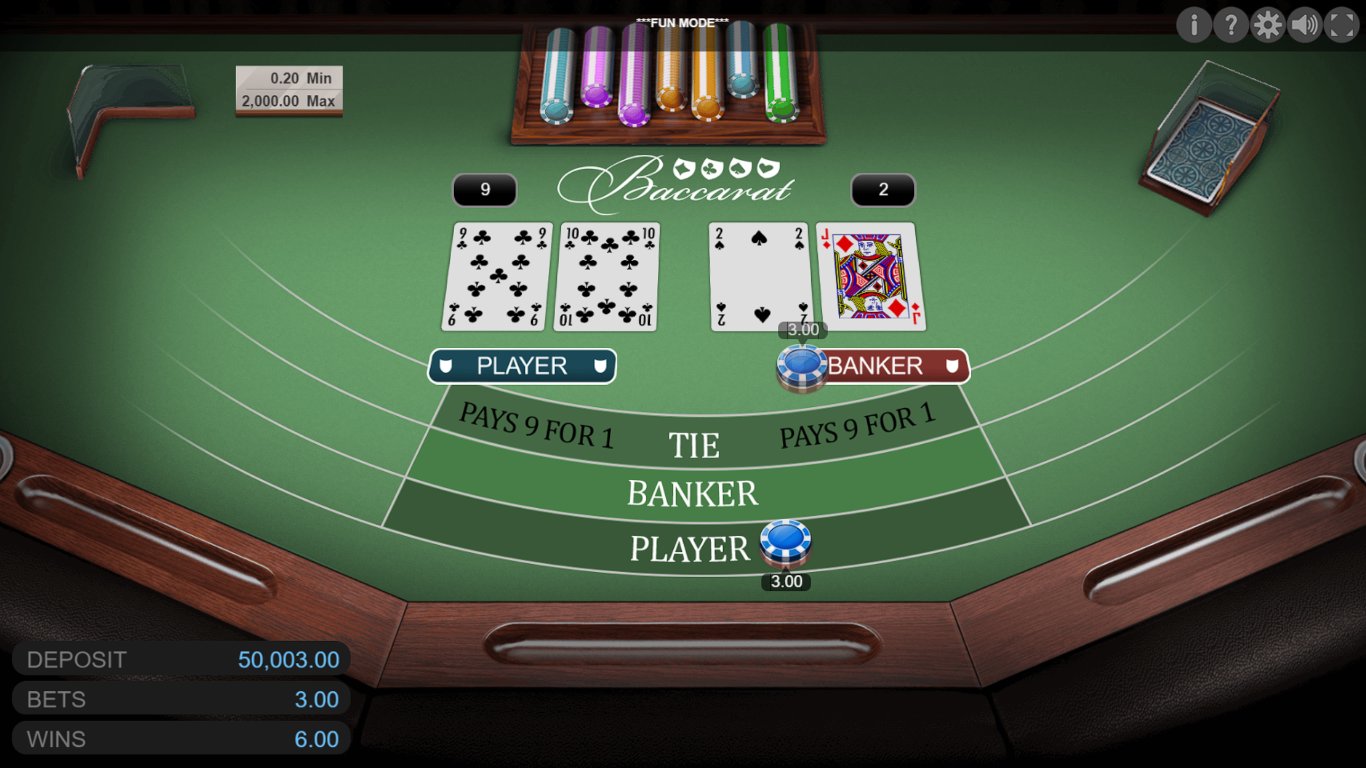Click the Jack of Diamonds card
This screenshot has width=1366, height=768.
point(869,274)
